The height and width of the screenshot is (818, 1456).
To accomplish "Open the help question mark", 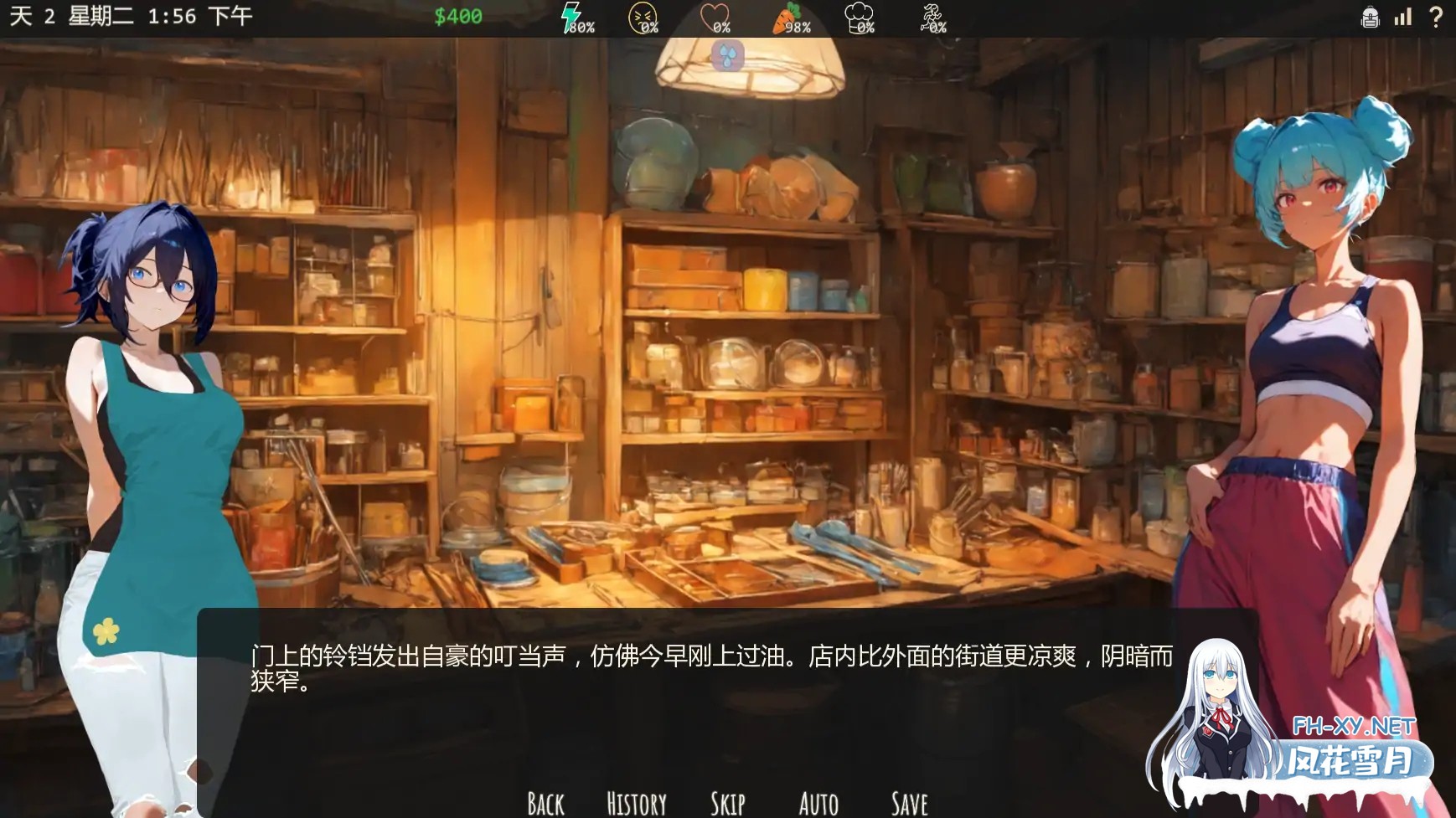I will (1435, 16).
